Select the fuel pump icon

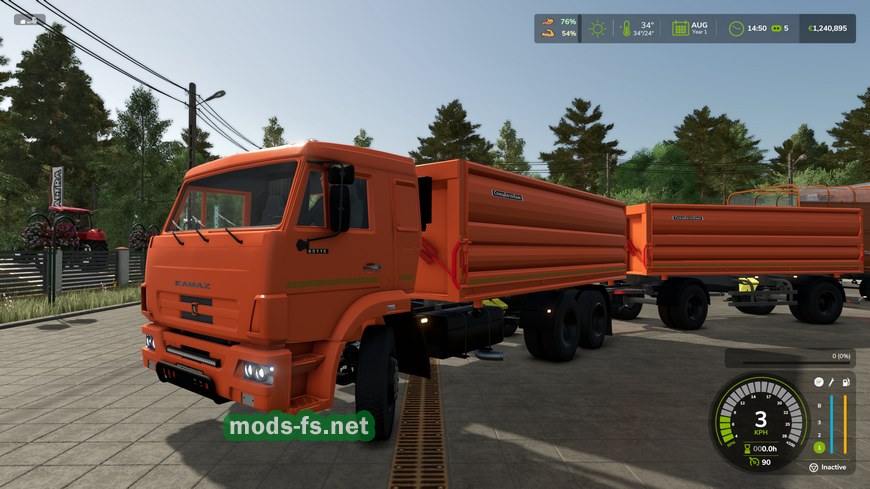point(846,382)
